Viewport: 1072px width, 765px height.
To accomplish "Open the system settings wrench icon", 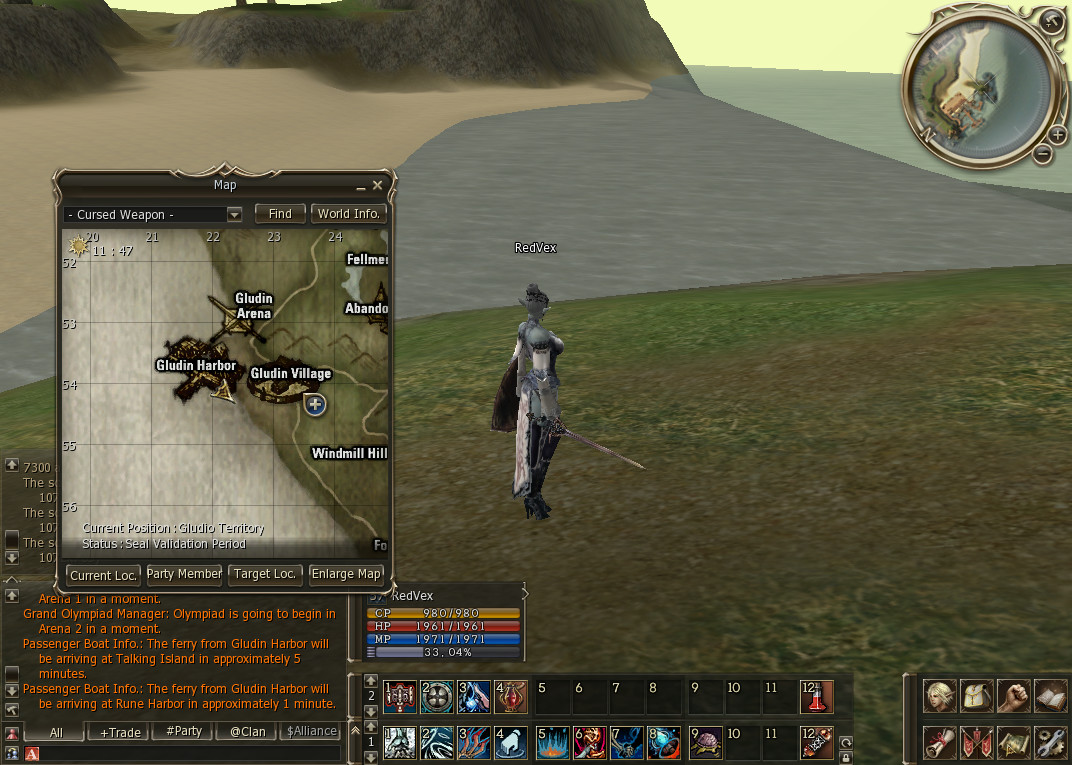I will (1049, 743).
